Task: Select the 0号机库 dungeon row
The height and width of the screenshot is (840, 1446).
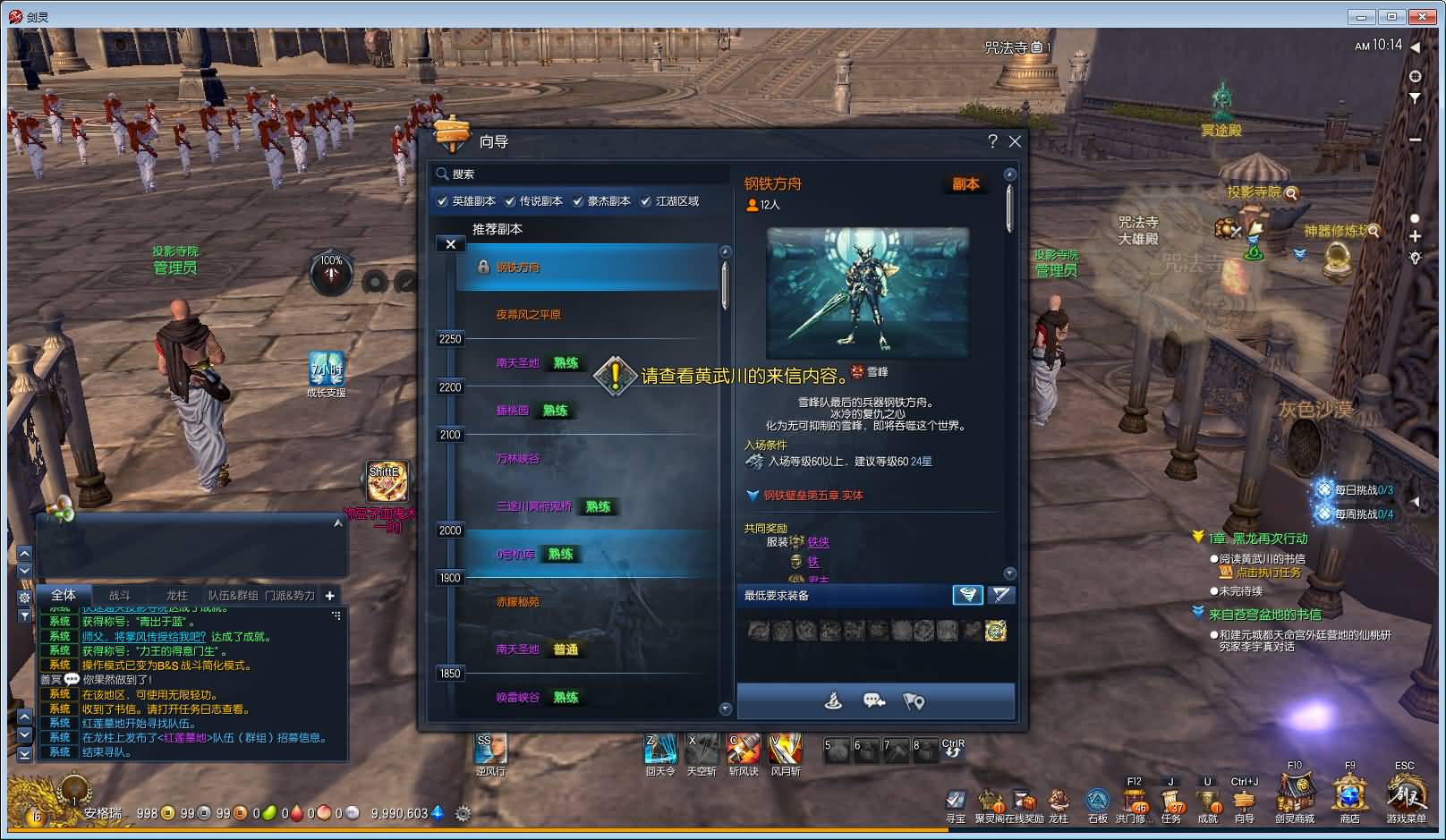Action: (x=516, y=555)
